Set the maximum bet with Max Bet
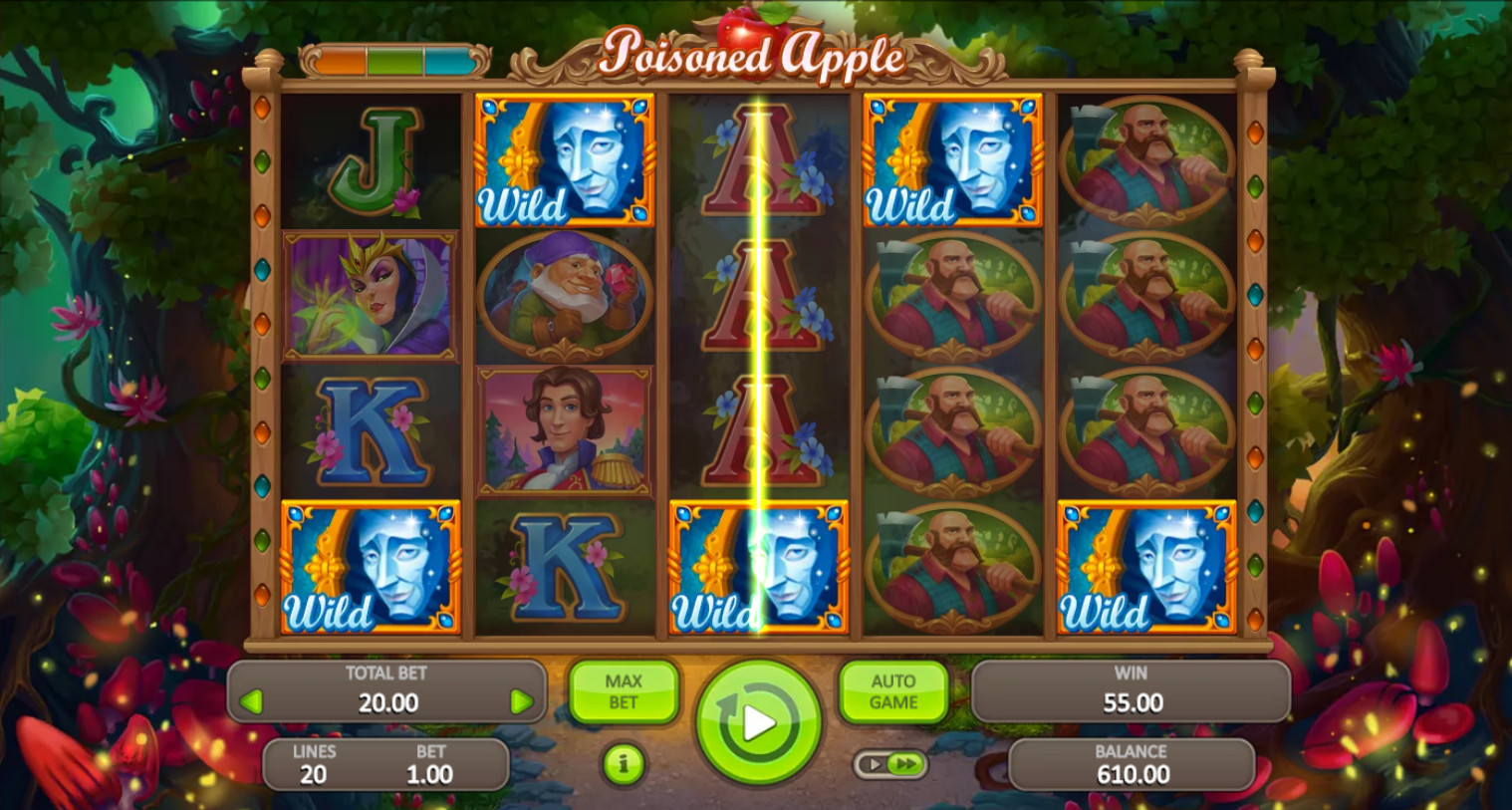This screenshot has width=1512, height=810. pyautogui.click(x=624, y=691)
